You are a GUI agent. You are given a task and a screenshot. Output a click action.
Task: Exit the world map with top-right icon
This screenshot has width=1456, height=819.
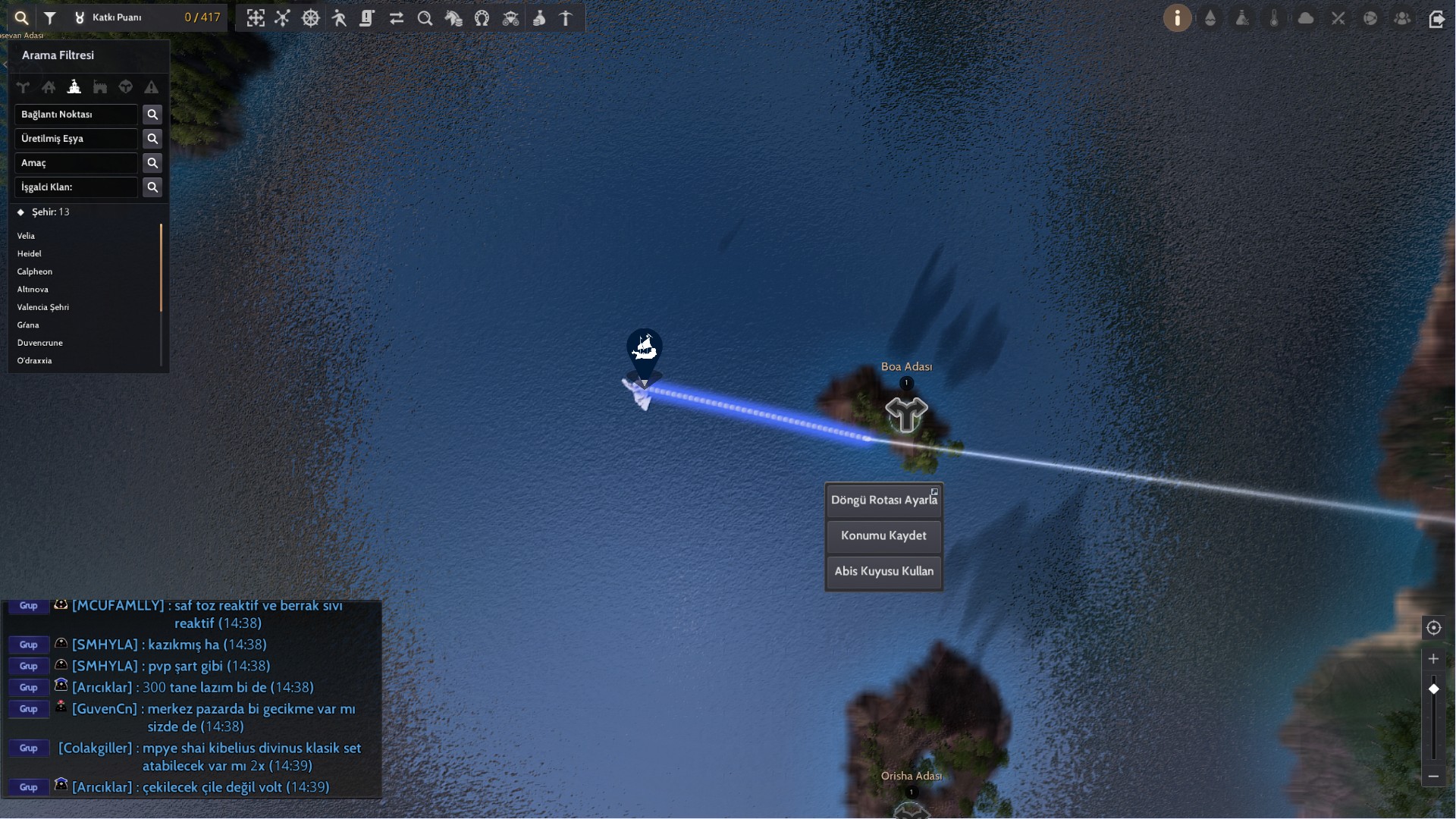point(1436,19)
